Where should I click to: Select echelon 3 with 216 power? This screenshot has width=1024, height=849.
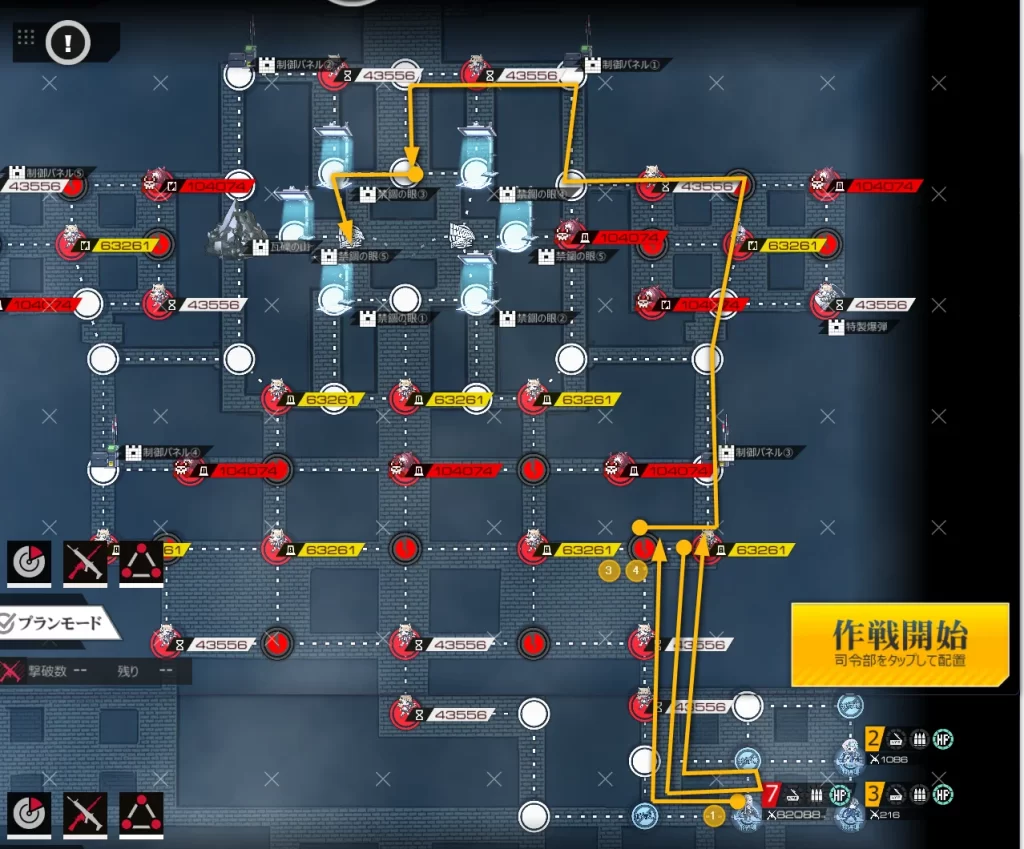click(849, 813)
